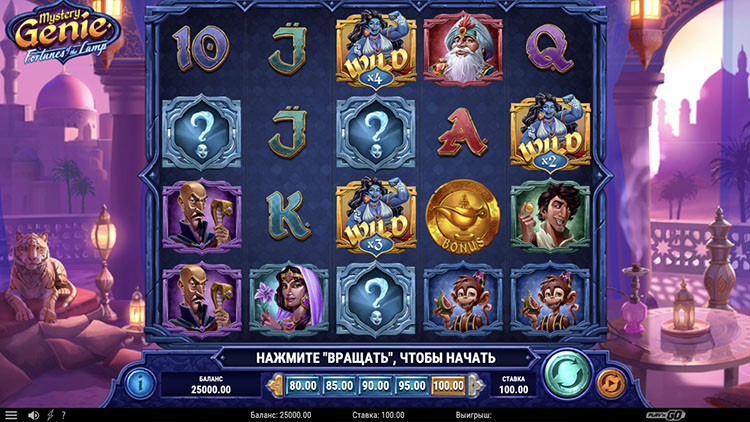Viewport: 750px width, 422px height.
Task: Set the bet to 80.00
Action: click(x=301, y=384)
